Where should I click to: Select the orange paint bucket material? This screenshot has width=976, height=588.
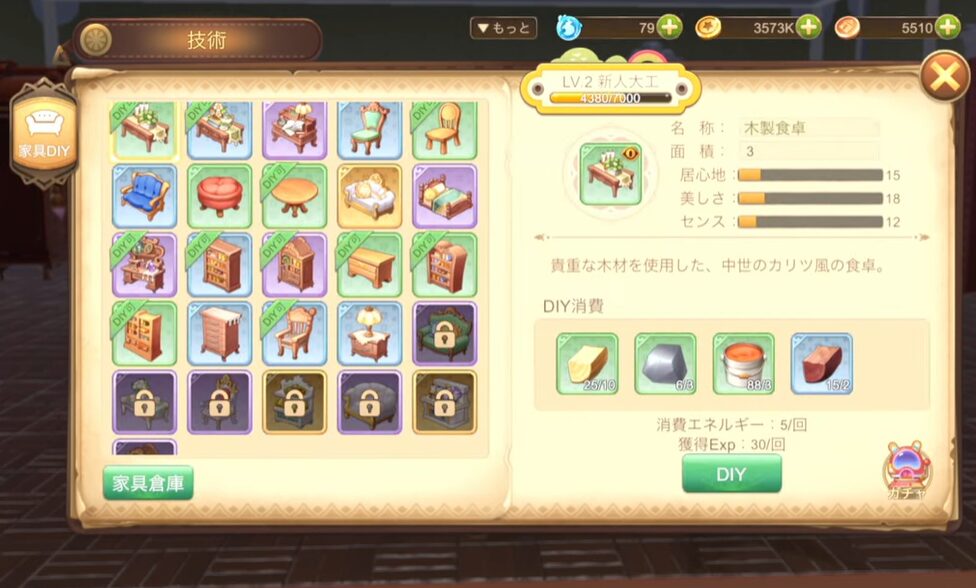(743, 365)
